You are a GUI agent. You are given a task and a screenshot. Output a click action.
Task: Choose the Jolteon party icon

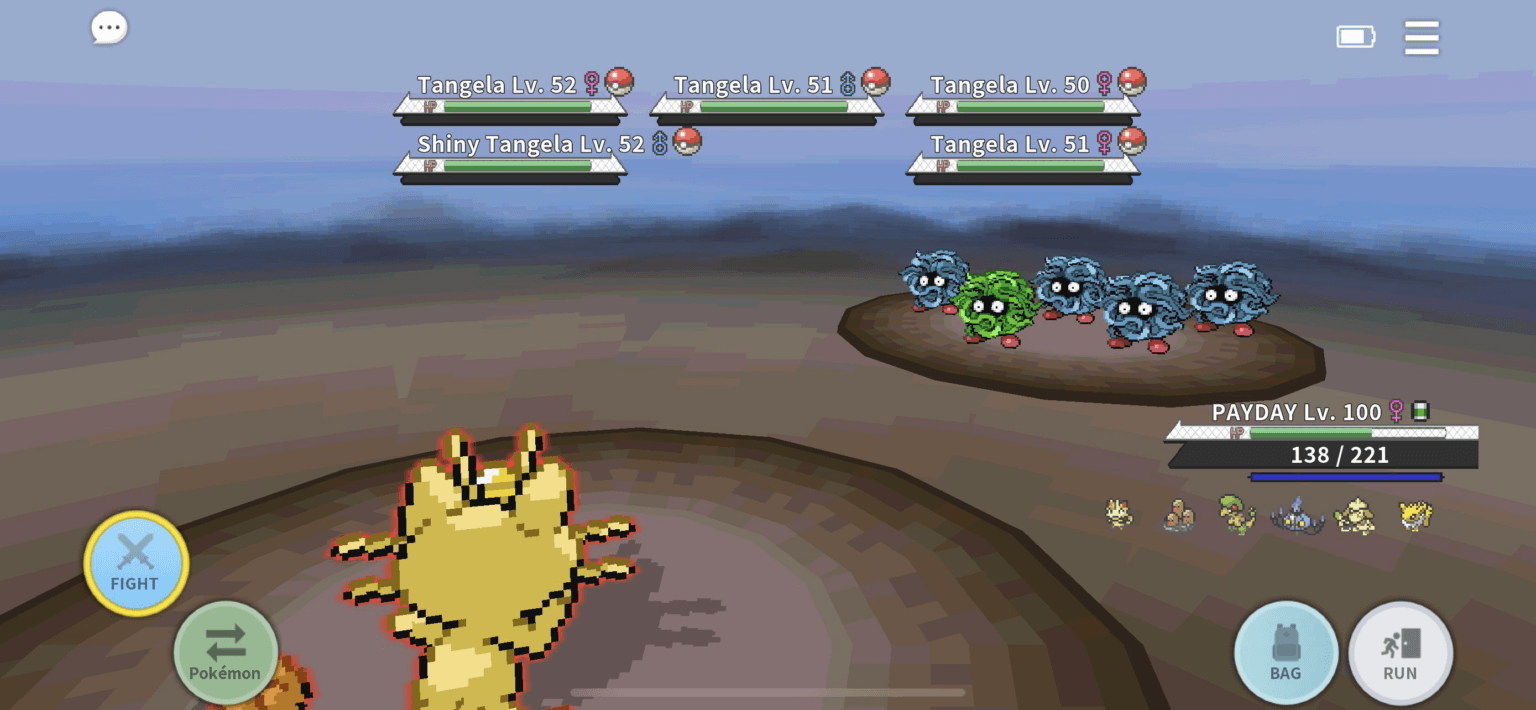pyautogui.click(x=1415, y=515)
